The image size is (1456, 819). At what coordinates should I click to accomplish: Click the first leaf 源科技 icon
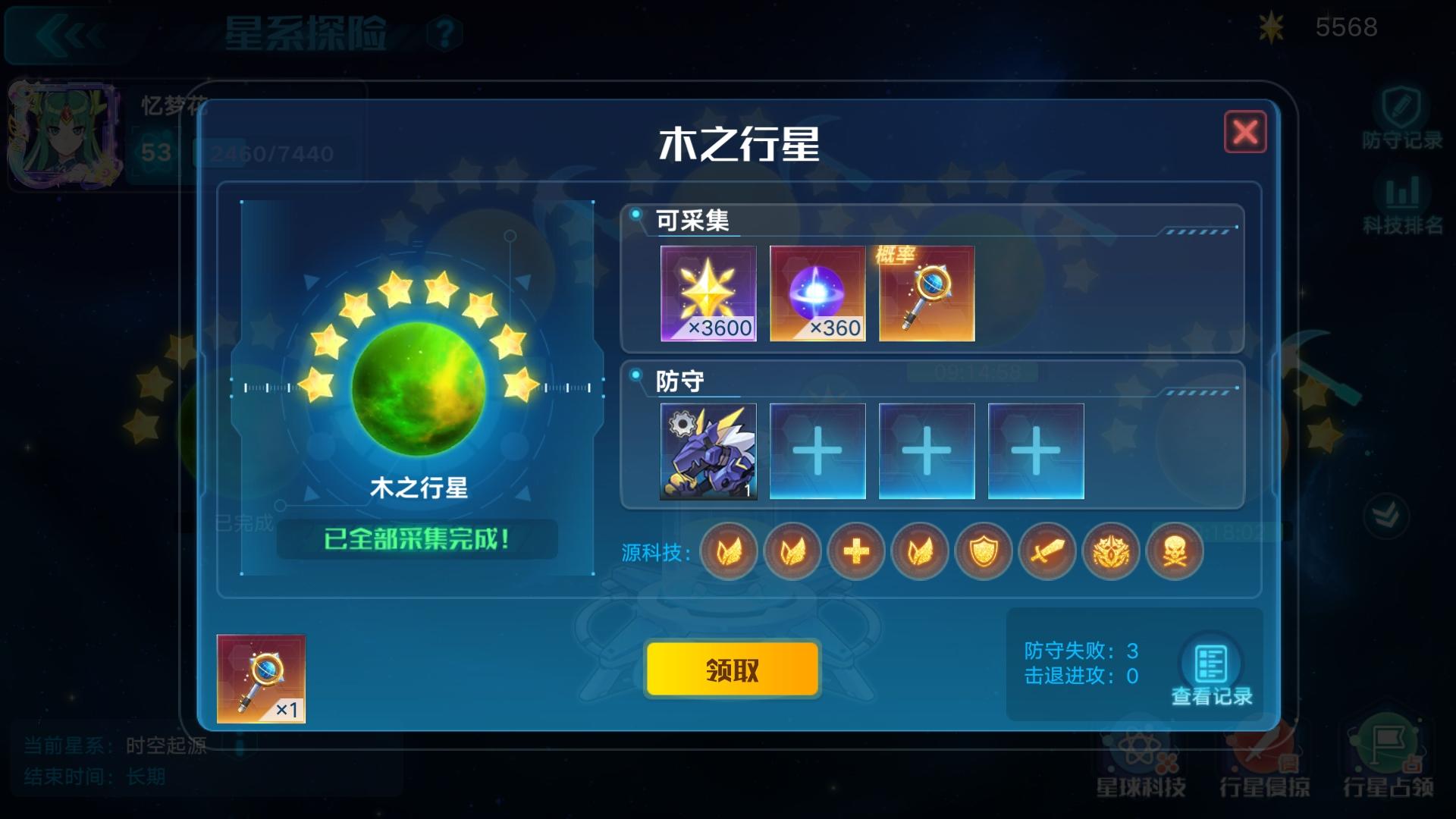[728, 553]
